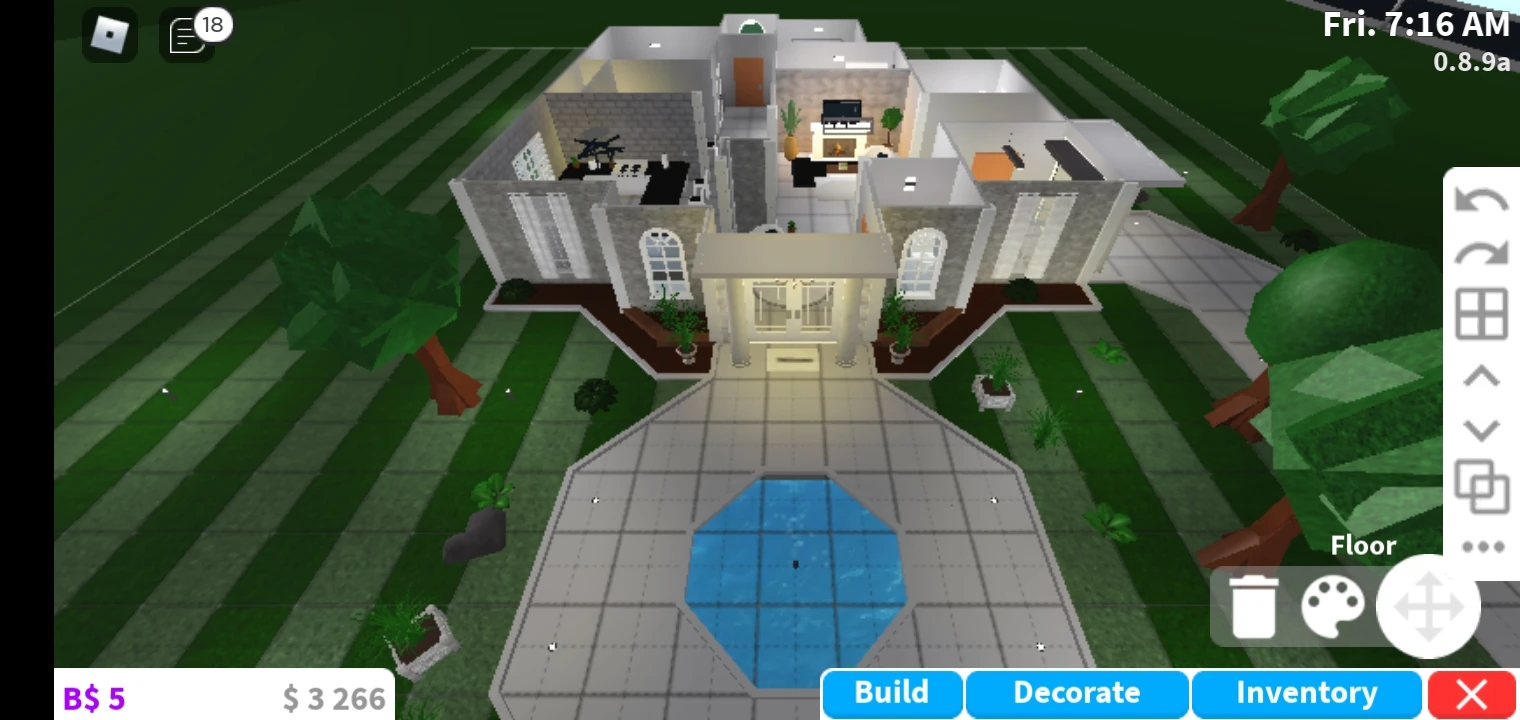The height and width of the screenshot is (720, 1520).
Task: Click the Floor label above the tool options
Action: (1364, 546)
